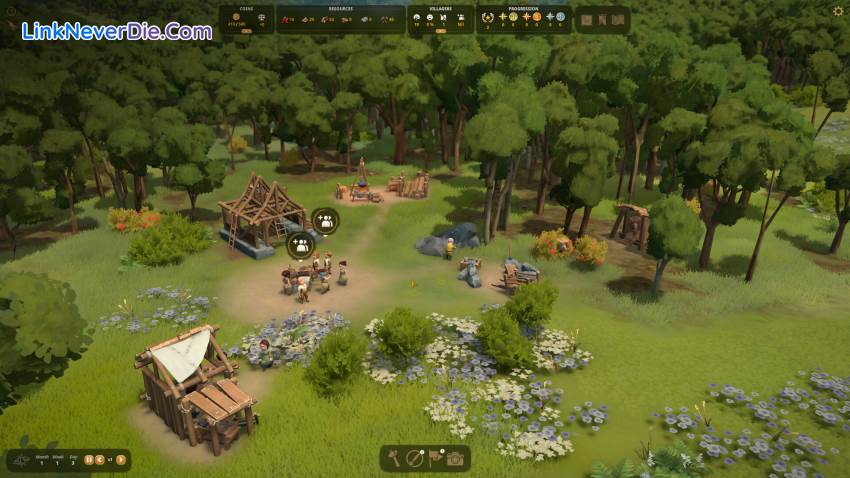The height and width of the screenshot is (478, 850).
Task: Open the settings gear
Action: [838, 11]
